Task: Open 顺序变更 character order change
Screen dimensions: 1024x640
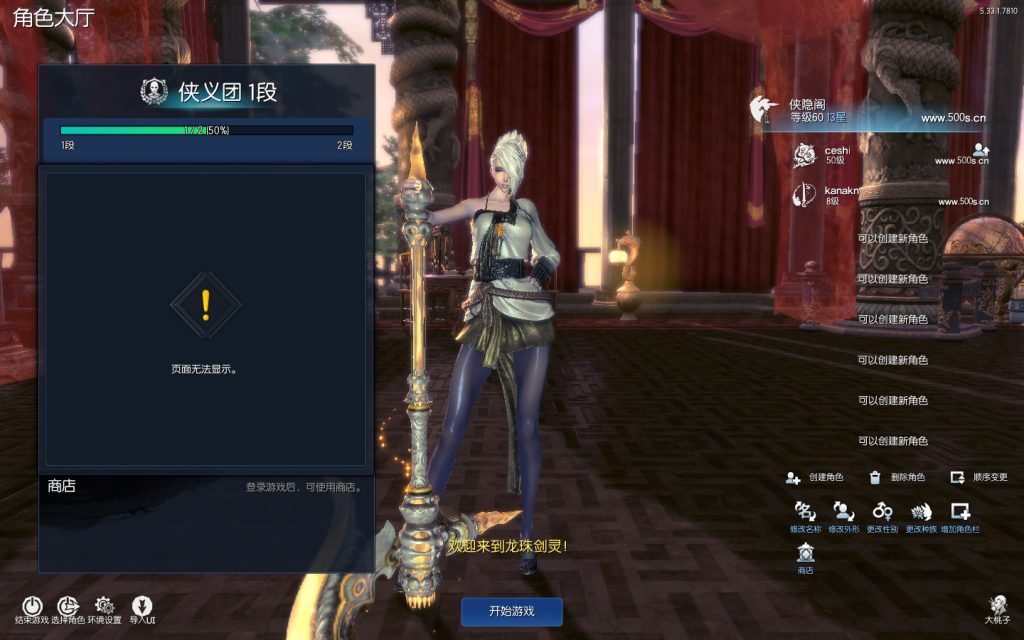Action: coord(980,478)
